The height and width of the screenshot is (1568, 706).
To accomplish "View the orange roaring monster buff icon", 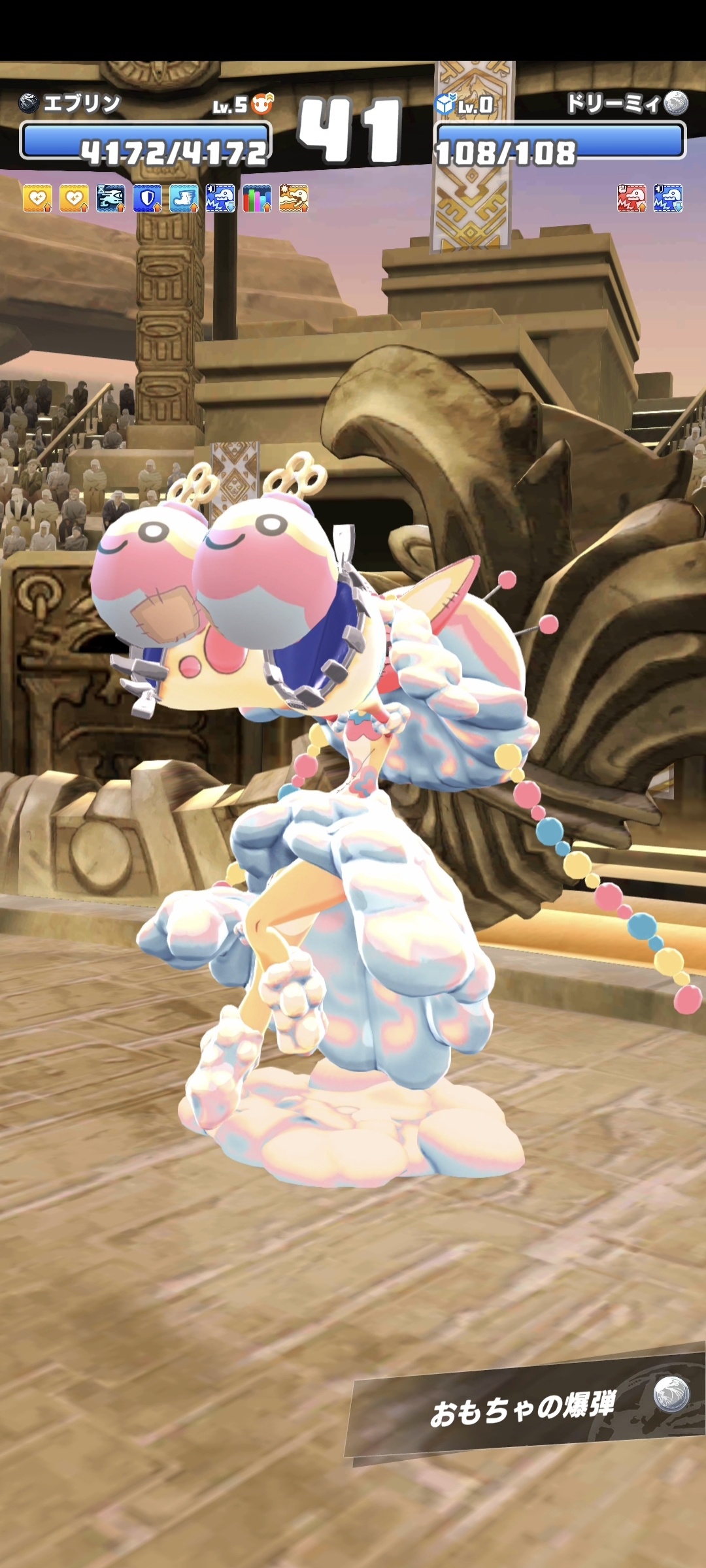I will [x=294, y=198].
